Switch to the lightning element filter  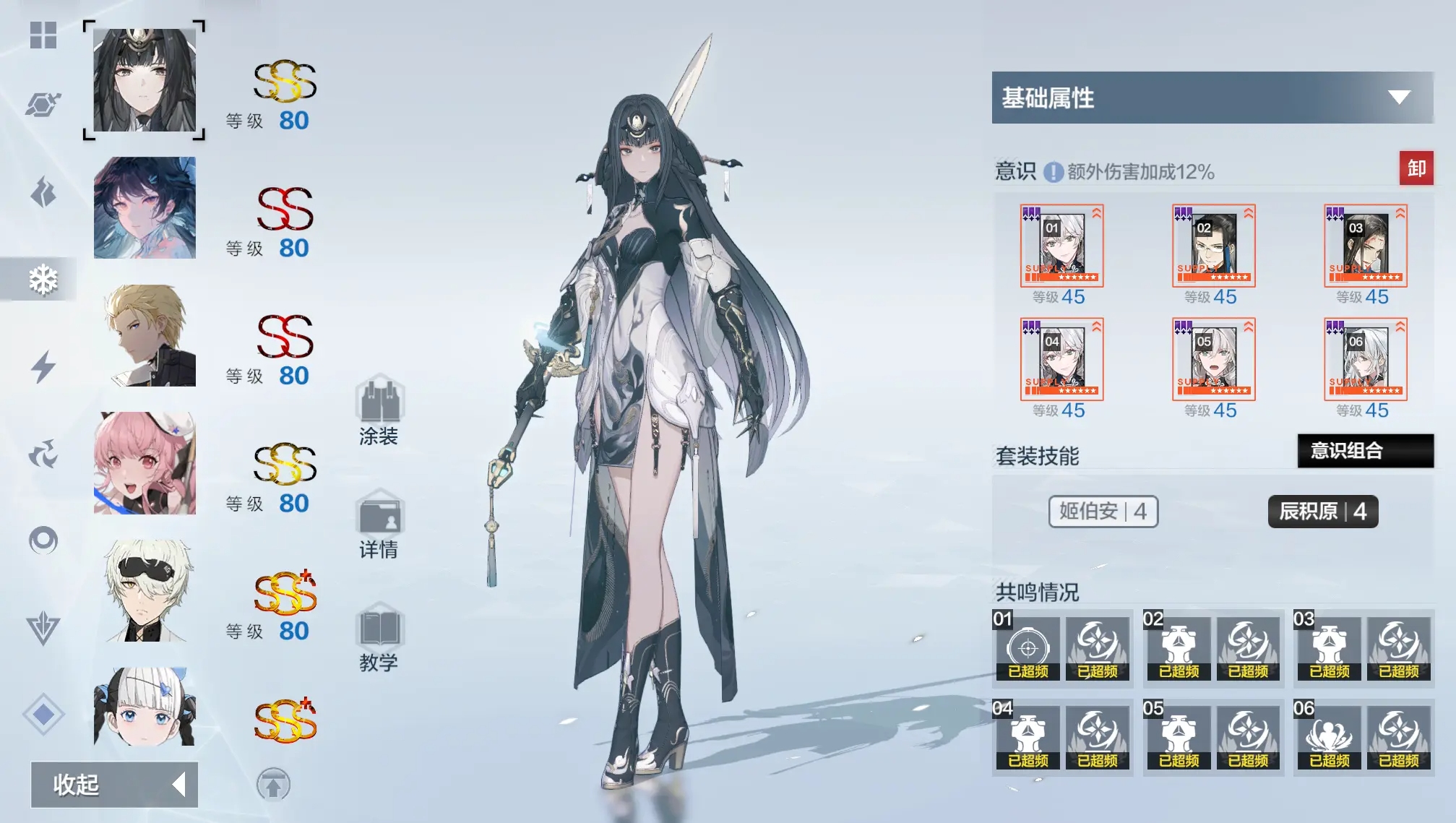[x=43, y=366]
